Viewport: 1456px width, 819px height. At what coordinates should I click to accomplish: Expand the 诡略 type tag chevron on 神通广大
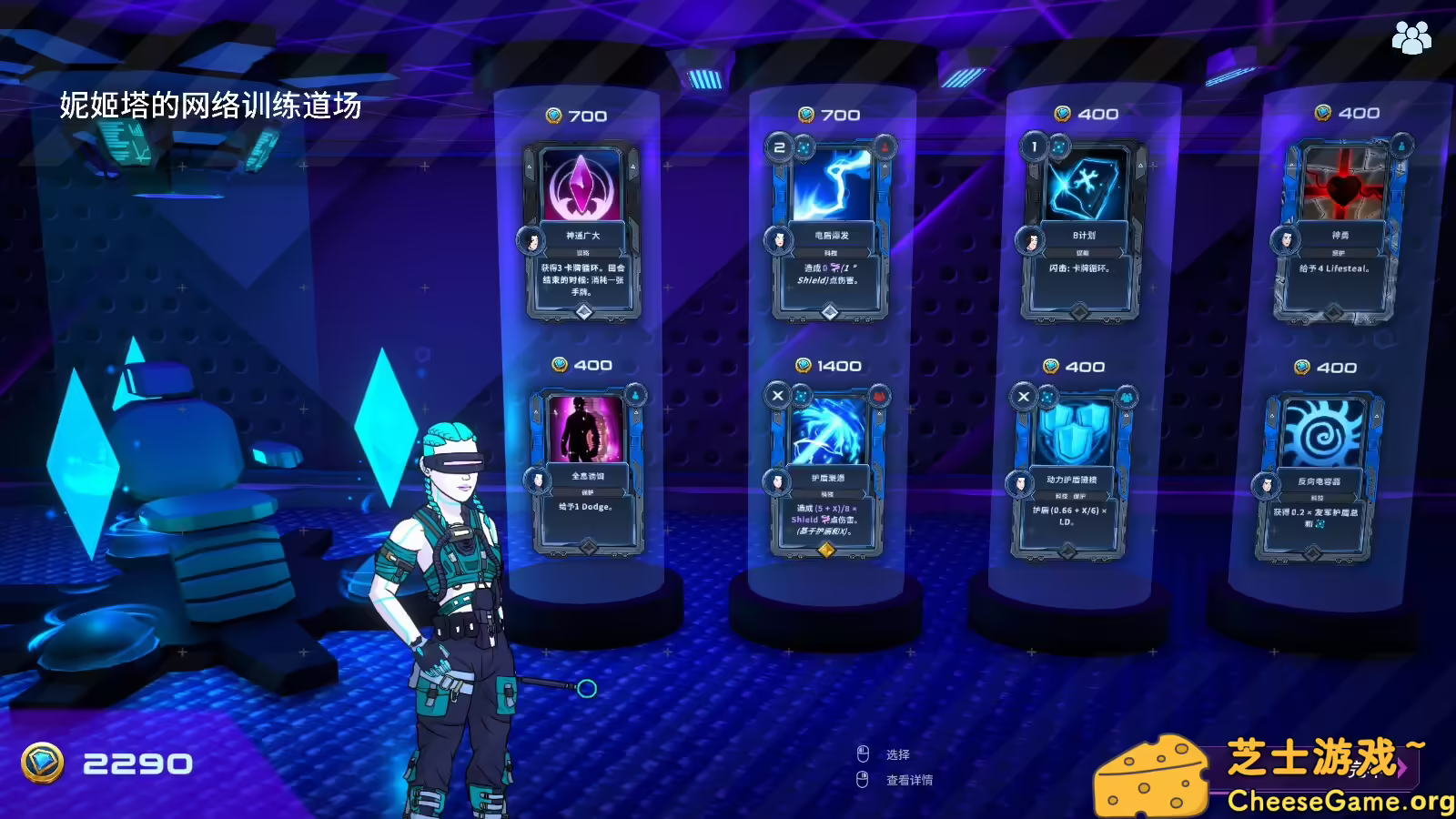(x=622, y=251)
